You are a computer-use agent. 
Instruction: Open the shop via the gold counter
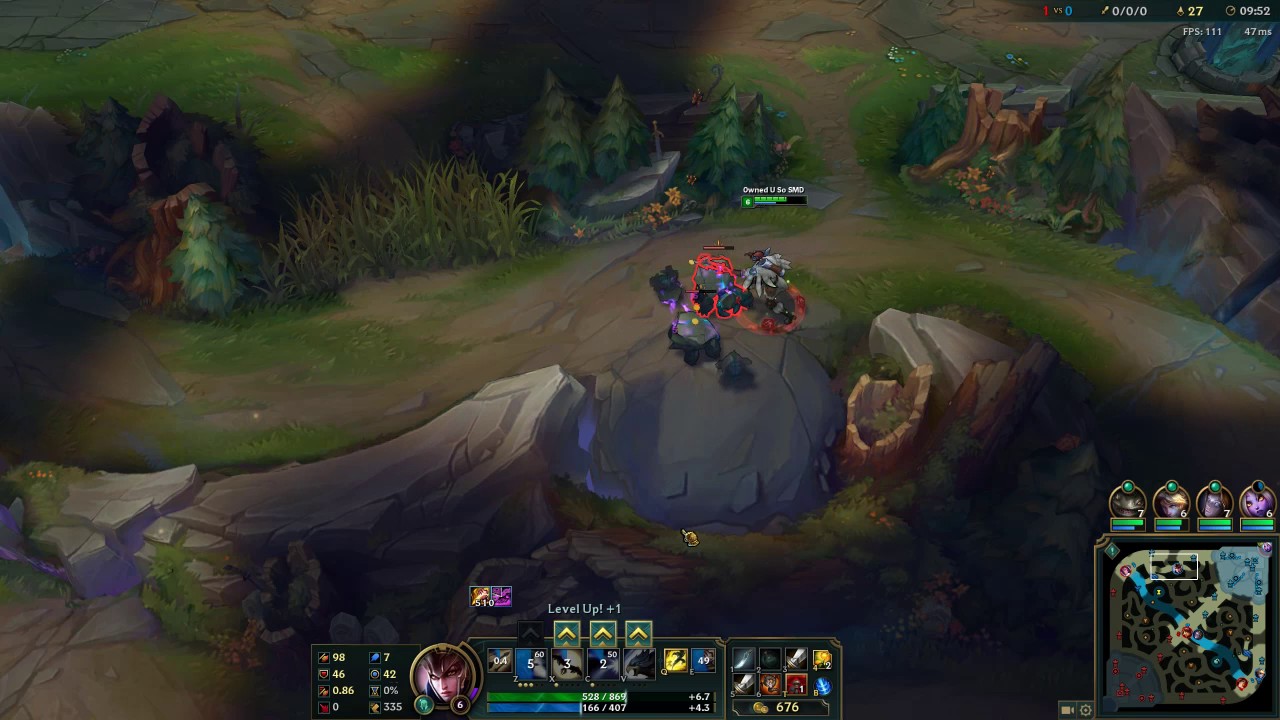779,707
